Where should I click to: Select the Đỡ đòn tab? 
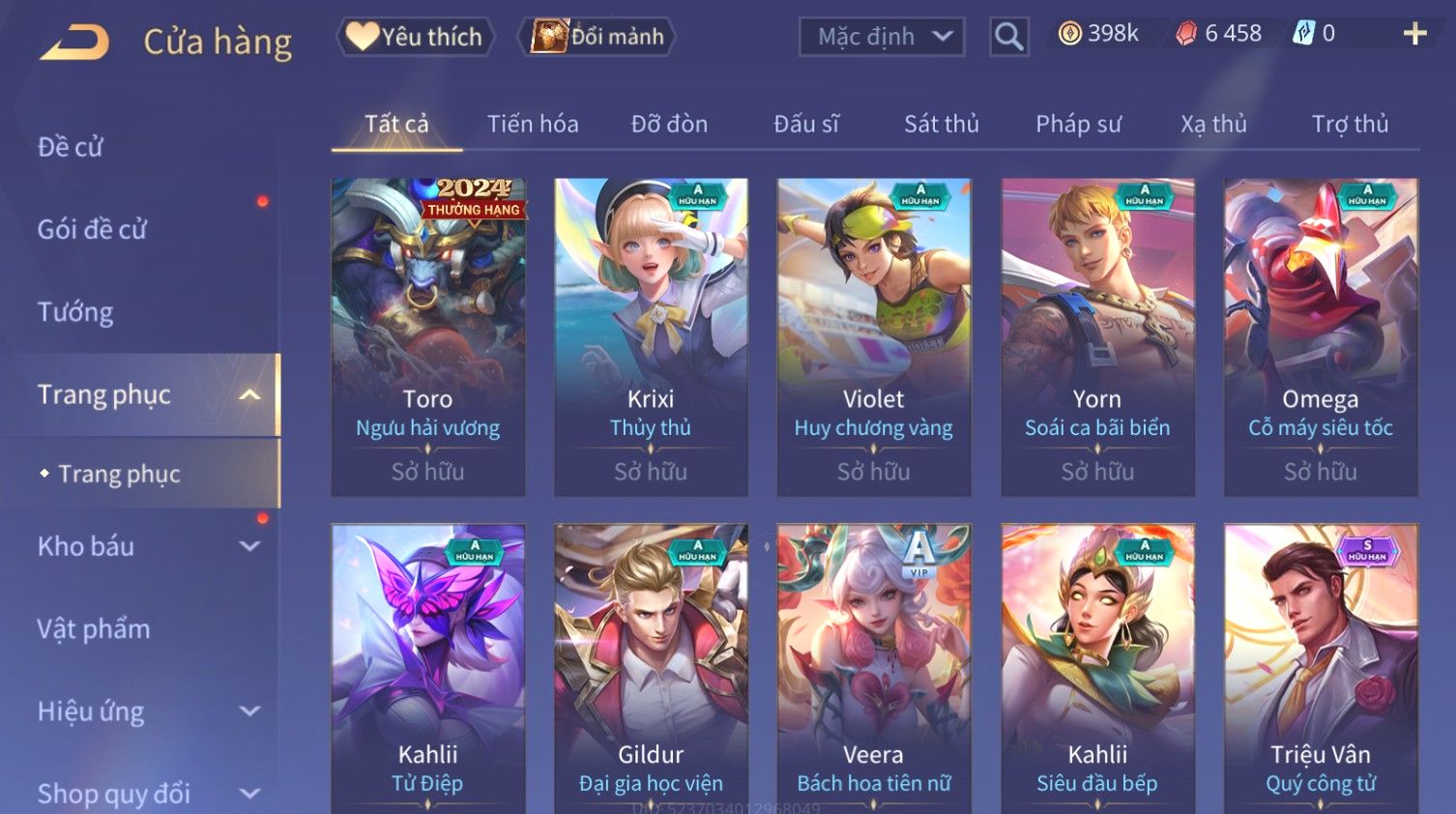(669, 124)
